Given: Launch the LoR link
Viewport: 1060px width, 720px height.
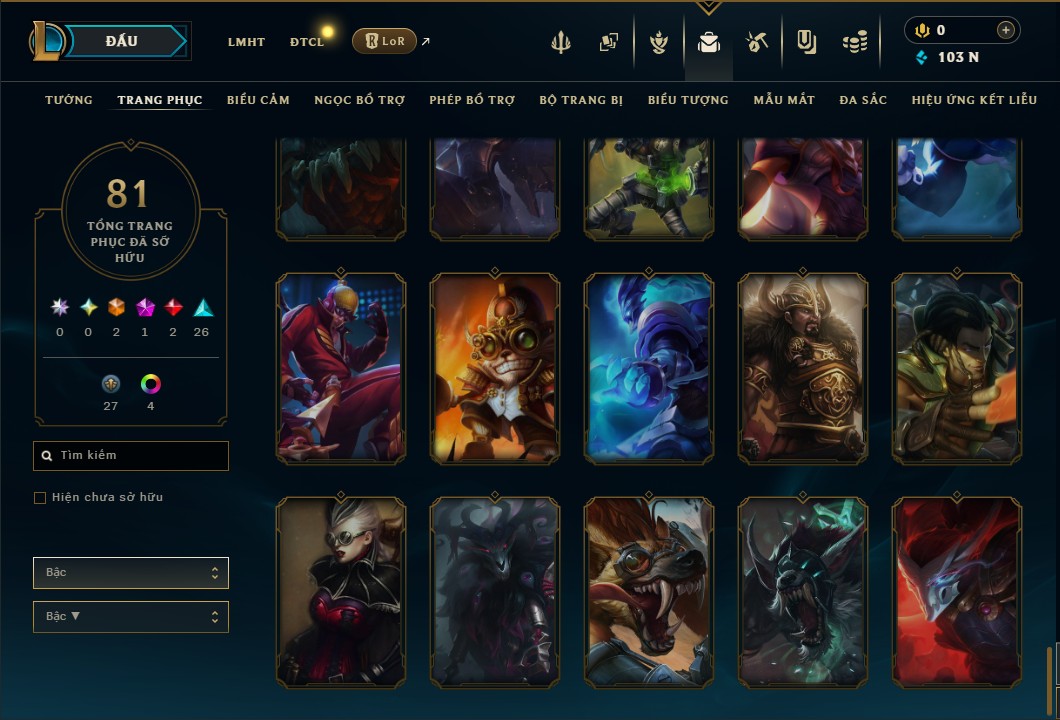Looking at the screenshot, I should (384, 41).
